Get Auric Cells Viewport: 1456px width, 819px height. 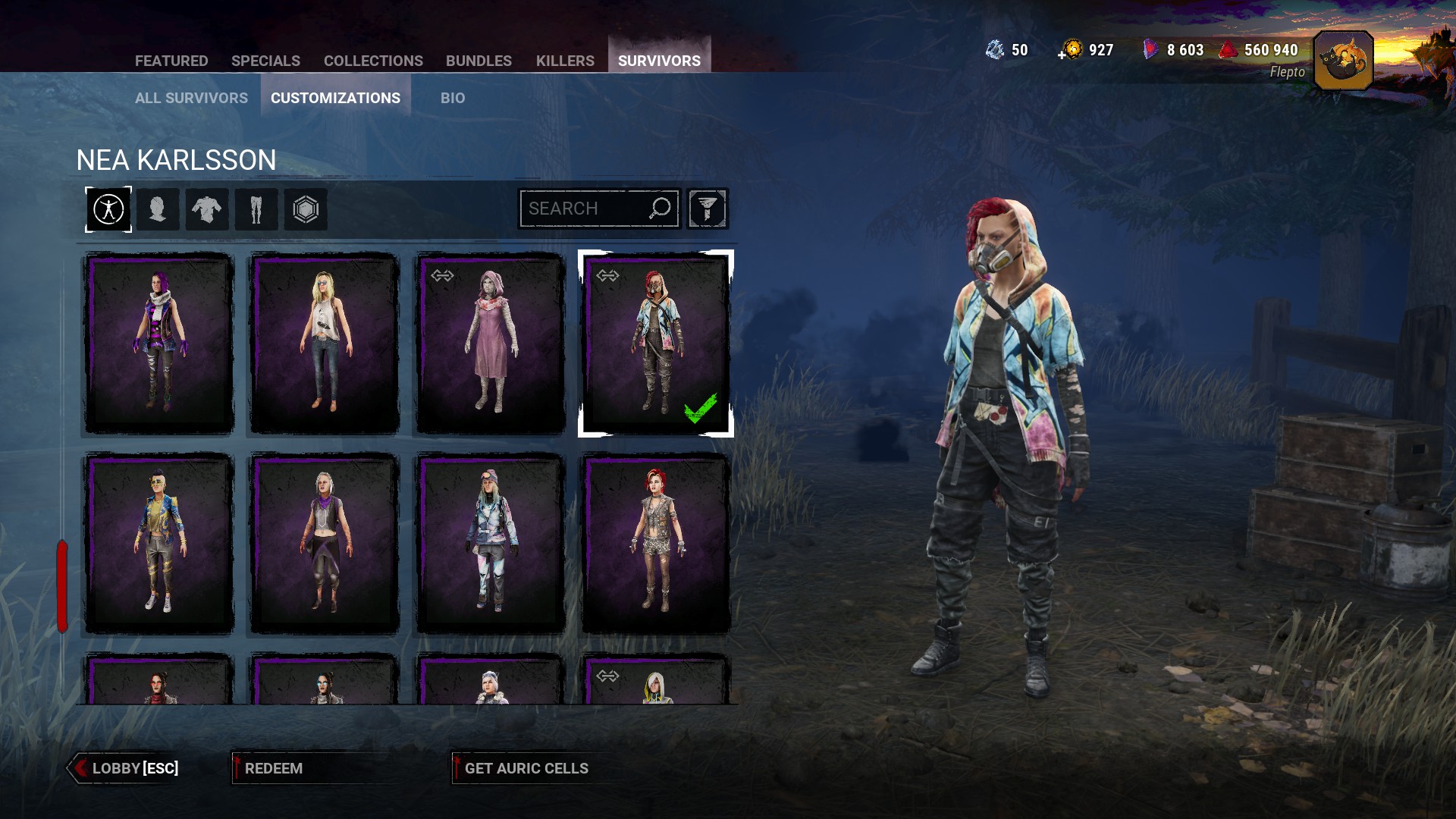tap(526, 768)
